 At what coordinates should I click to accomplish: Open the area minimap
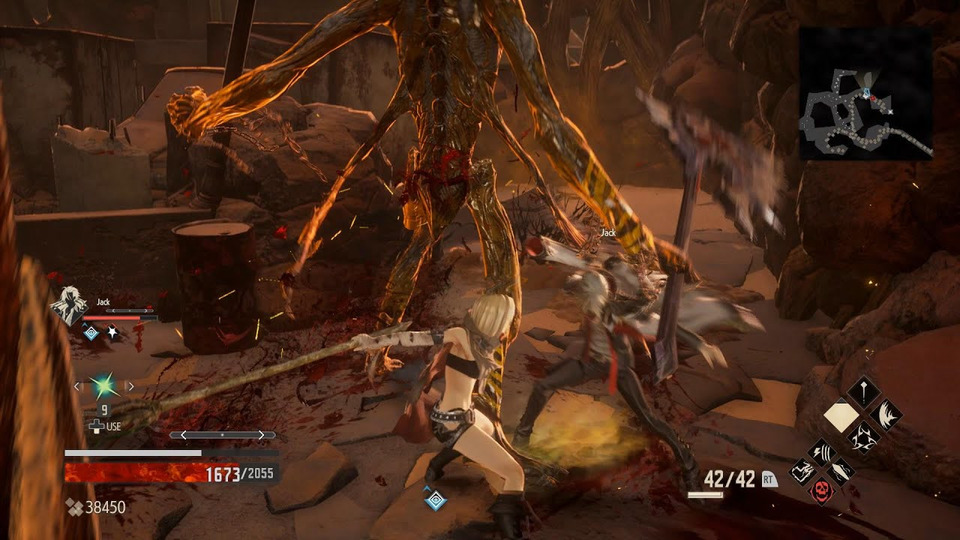tap(866, 93)
